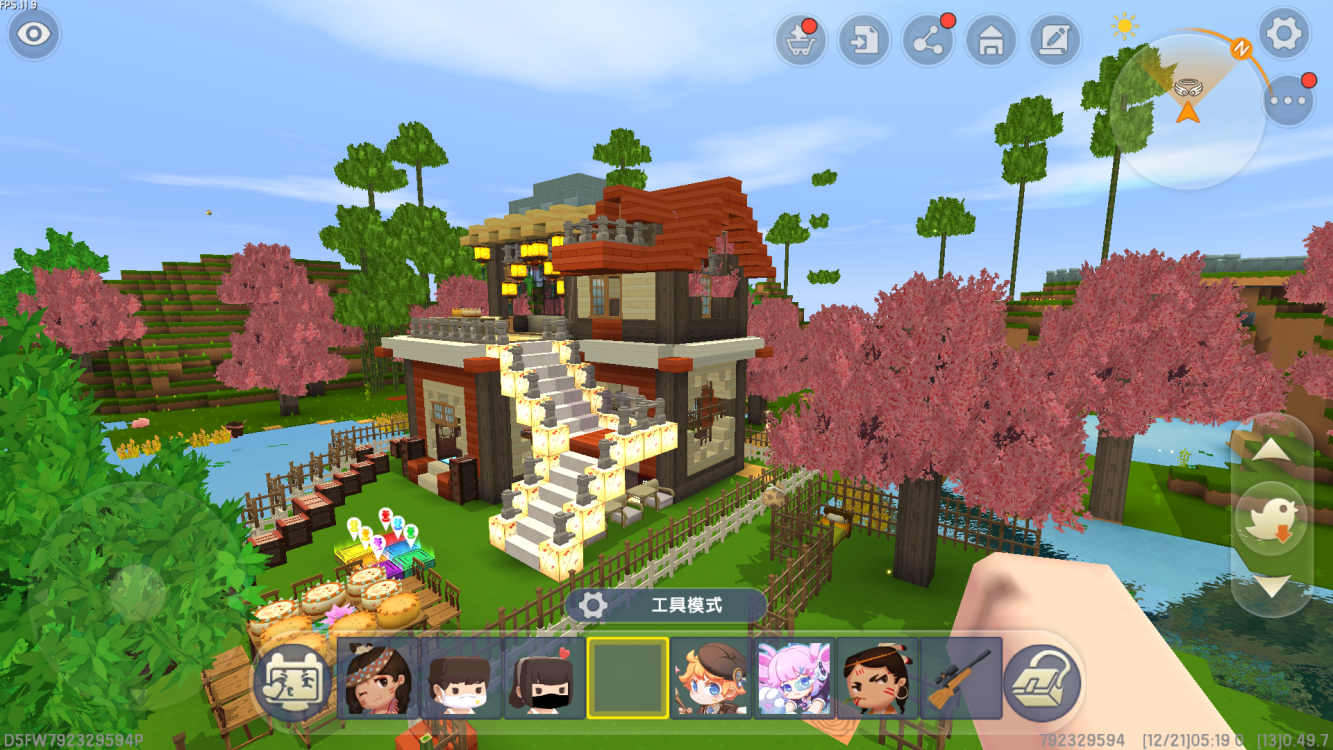
Task: Select the white face mask character slot
Action: pyautogui.click(x=460, y=678)
